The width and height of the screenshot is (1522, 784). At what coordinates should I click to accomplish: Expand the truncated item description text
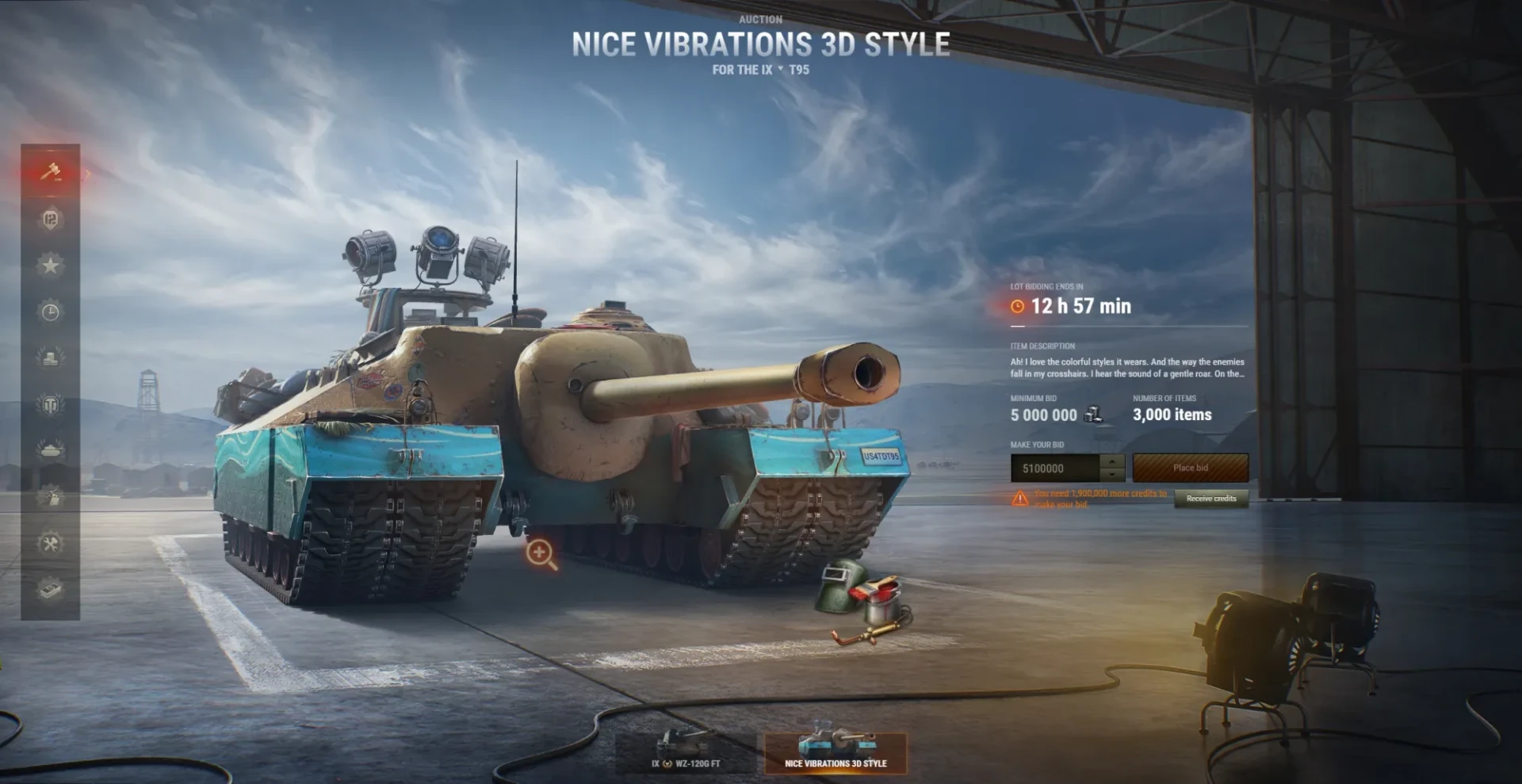coord(1126,368)
